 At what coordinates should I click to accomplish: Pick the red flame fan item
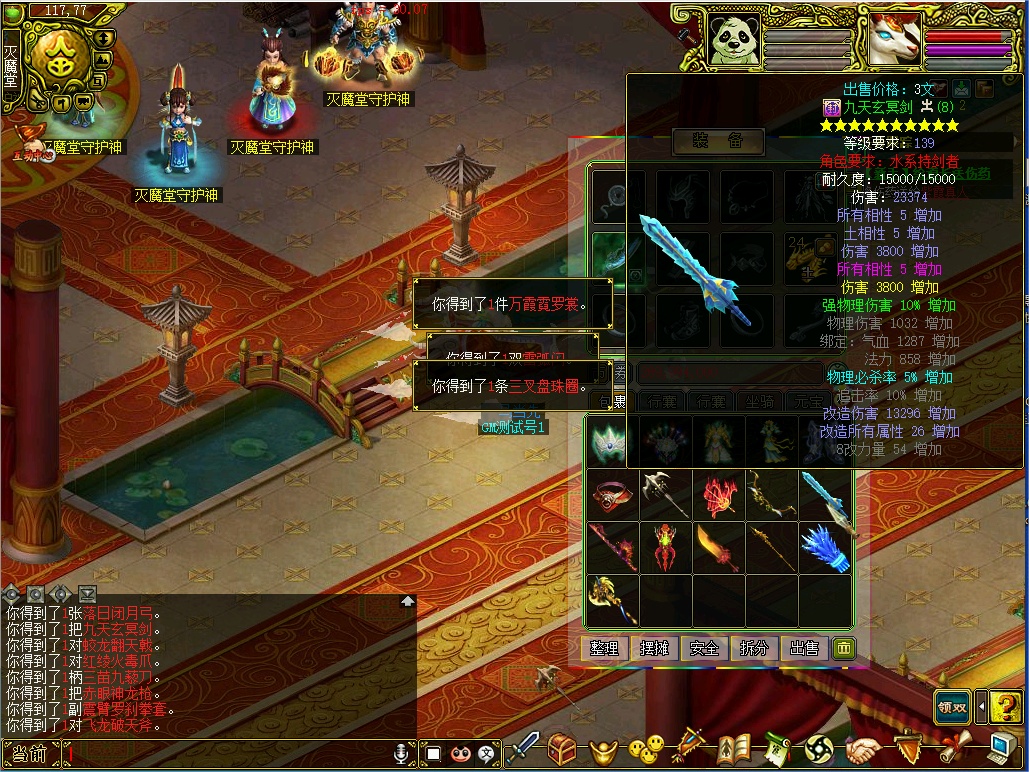click(719, 494)
